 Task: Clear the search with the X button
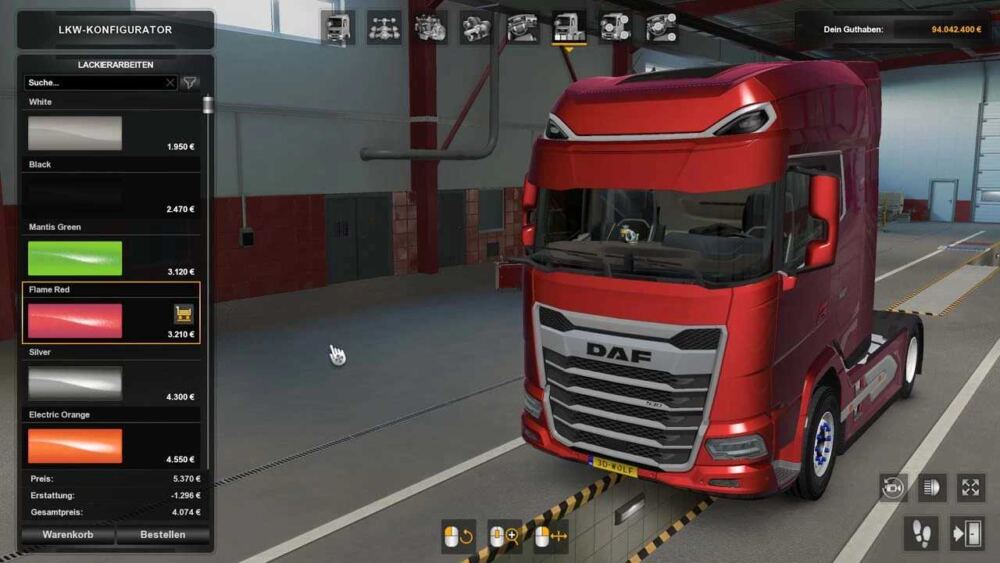point(170,83)
